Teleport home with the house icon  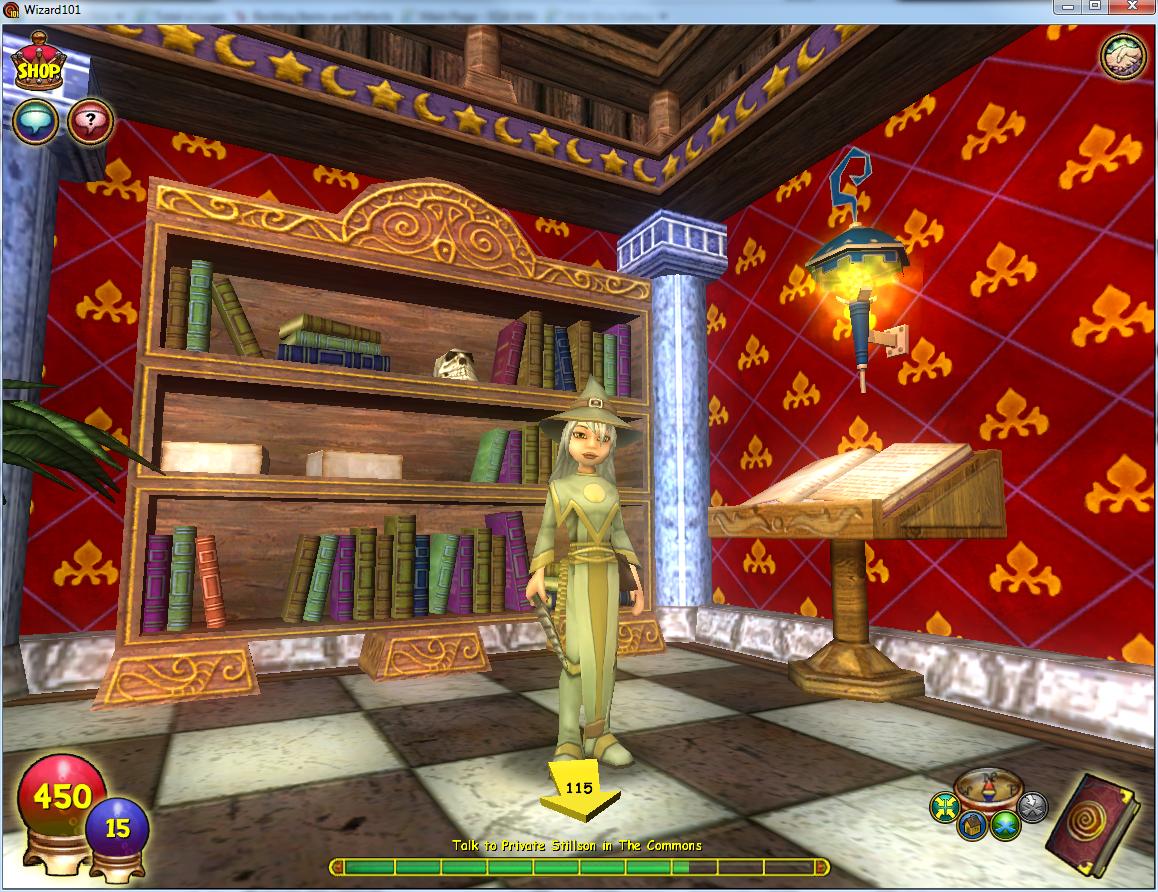[970, 826]
